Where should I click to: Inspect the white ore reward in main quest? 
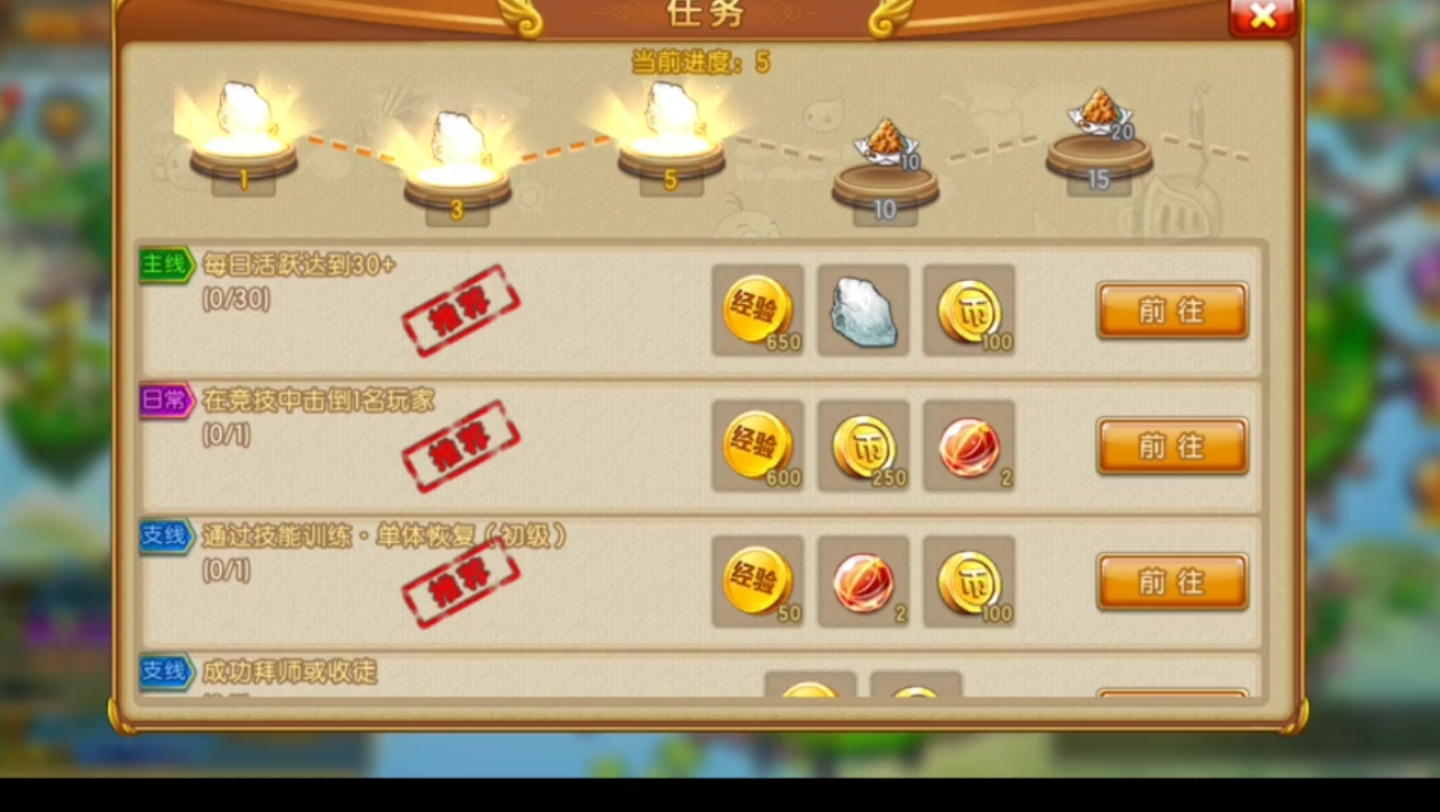pos(863,310)
